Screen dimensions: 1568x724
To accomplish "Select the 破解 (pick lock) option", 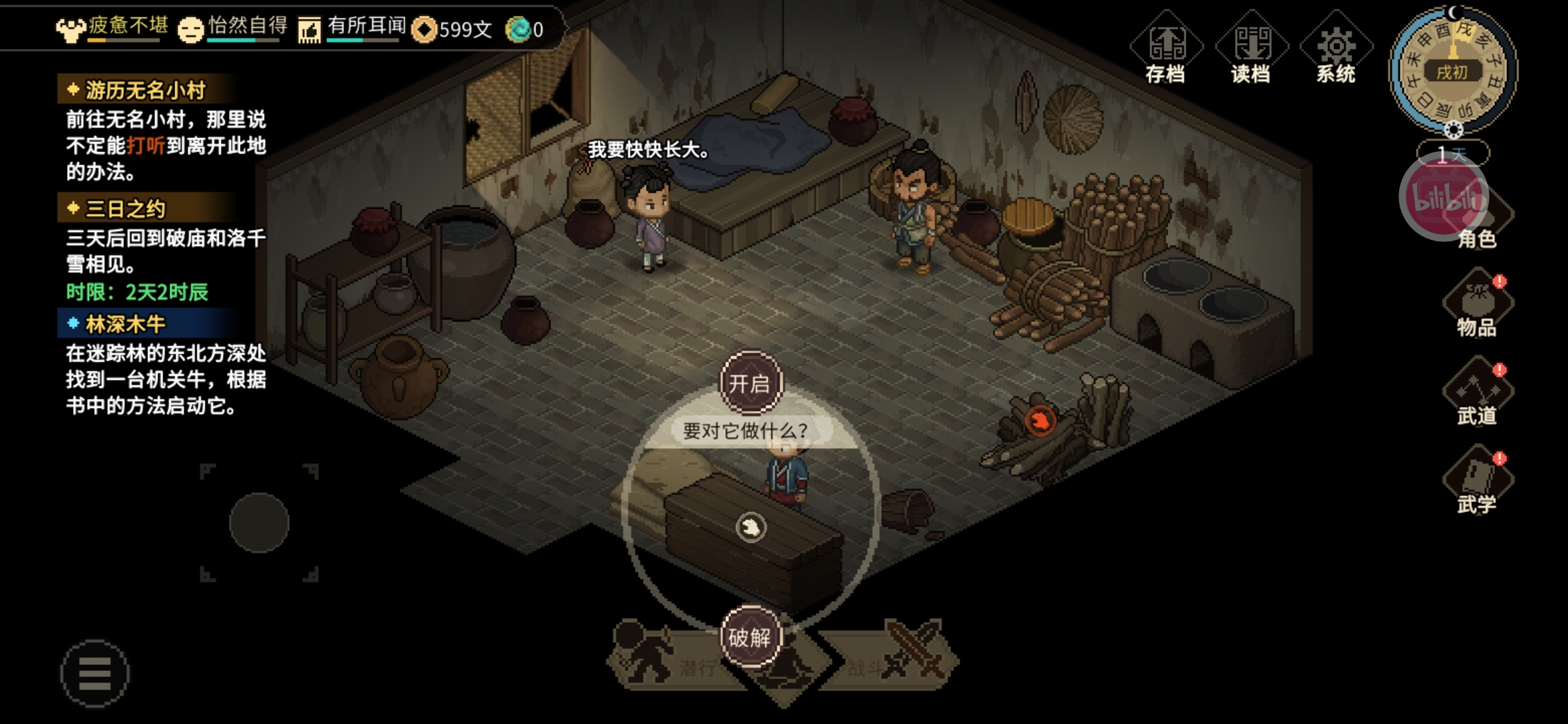I will pyautogui.click(x=750, y=637).
